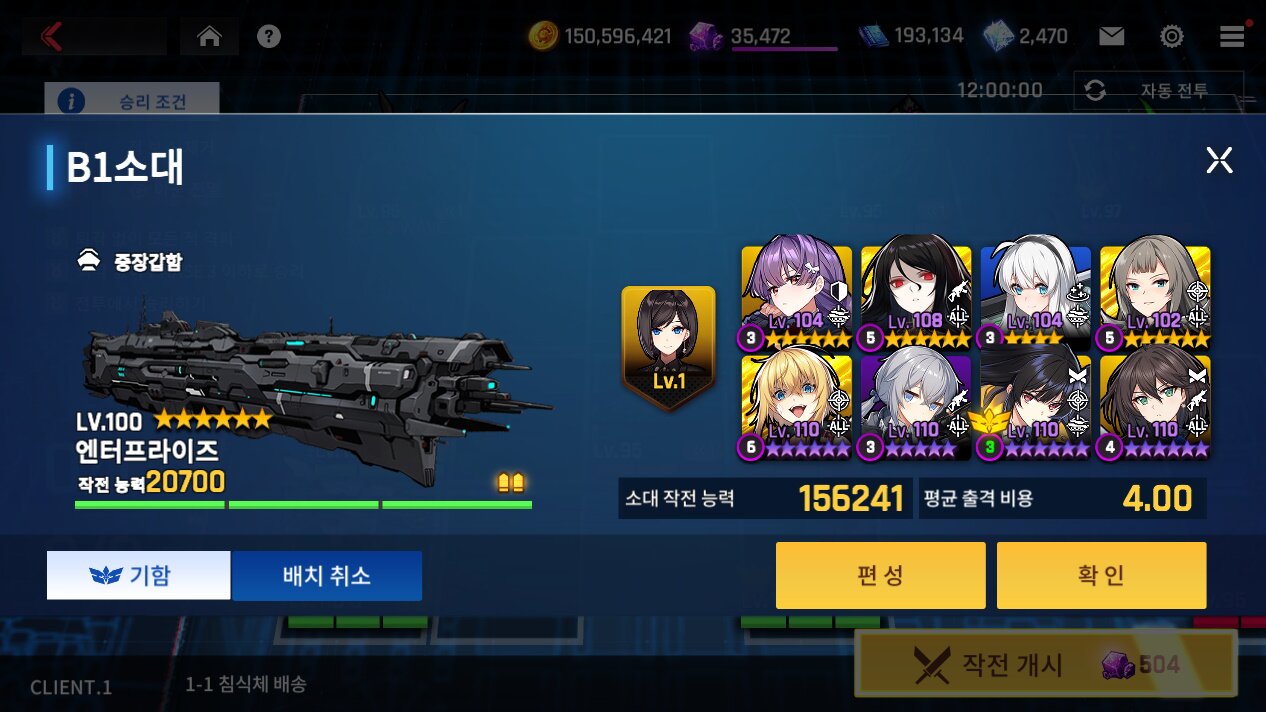1266x712 pixels.
Task: Choose 배치 취소 to cancel deployment
Action: (326, 575)
